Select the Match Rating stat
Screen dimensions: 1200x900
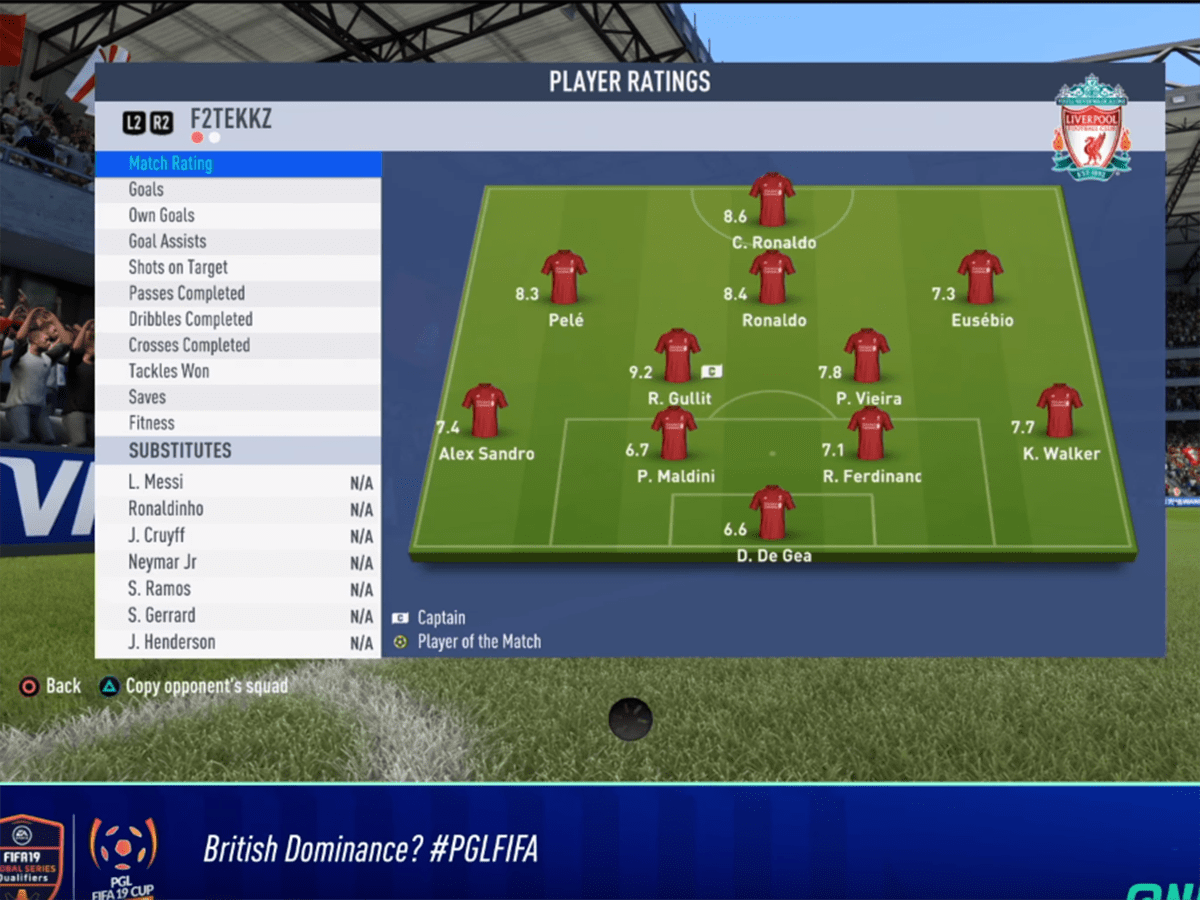click(x=237, y=164)
